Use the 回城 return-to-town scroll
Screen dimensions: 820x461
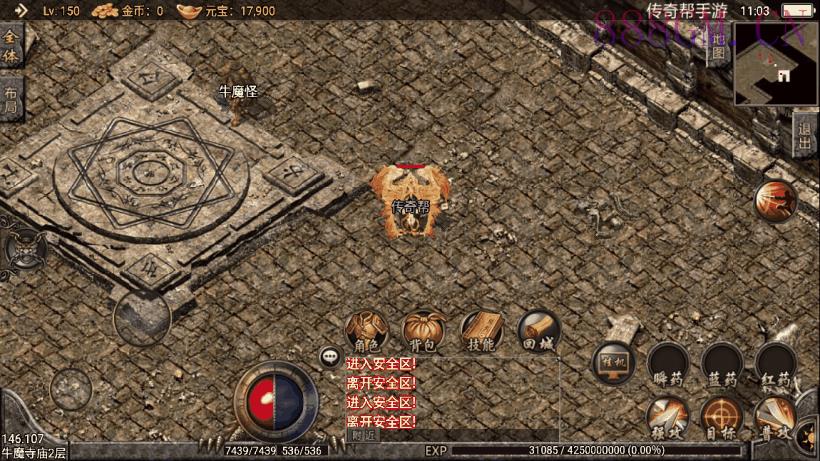coord(539,331)
